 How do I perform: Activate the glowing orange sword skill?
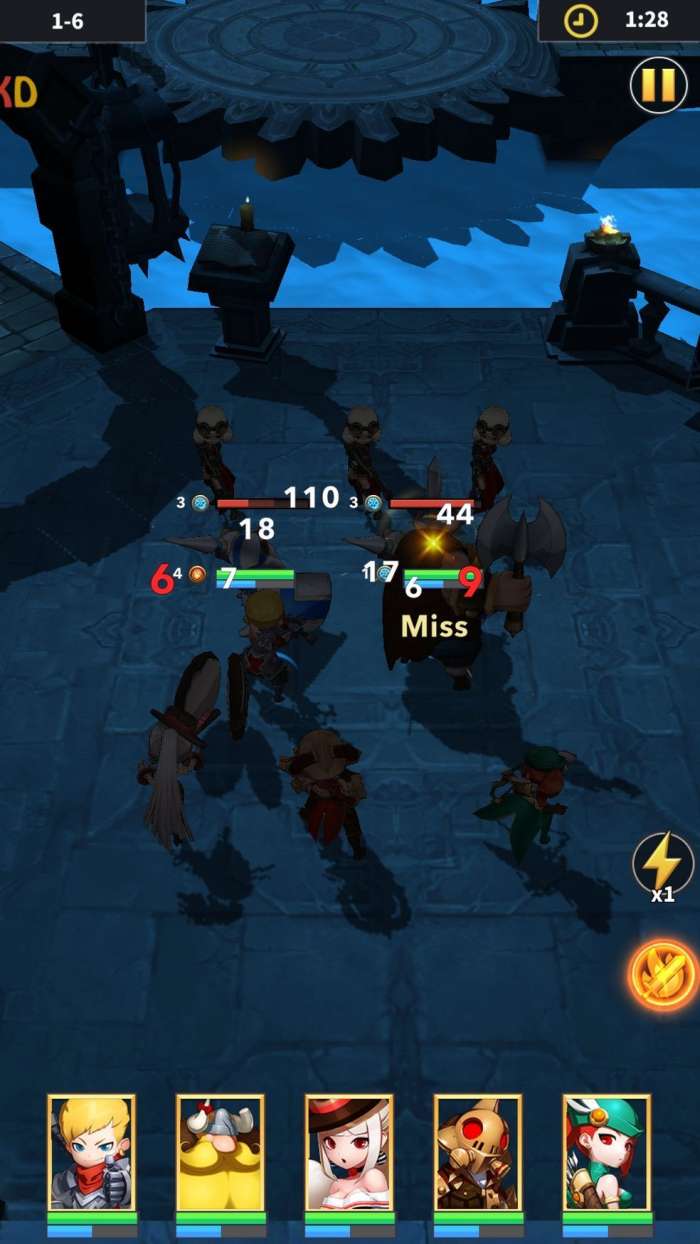(662, 974)
